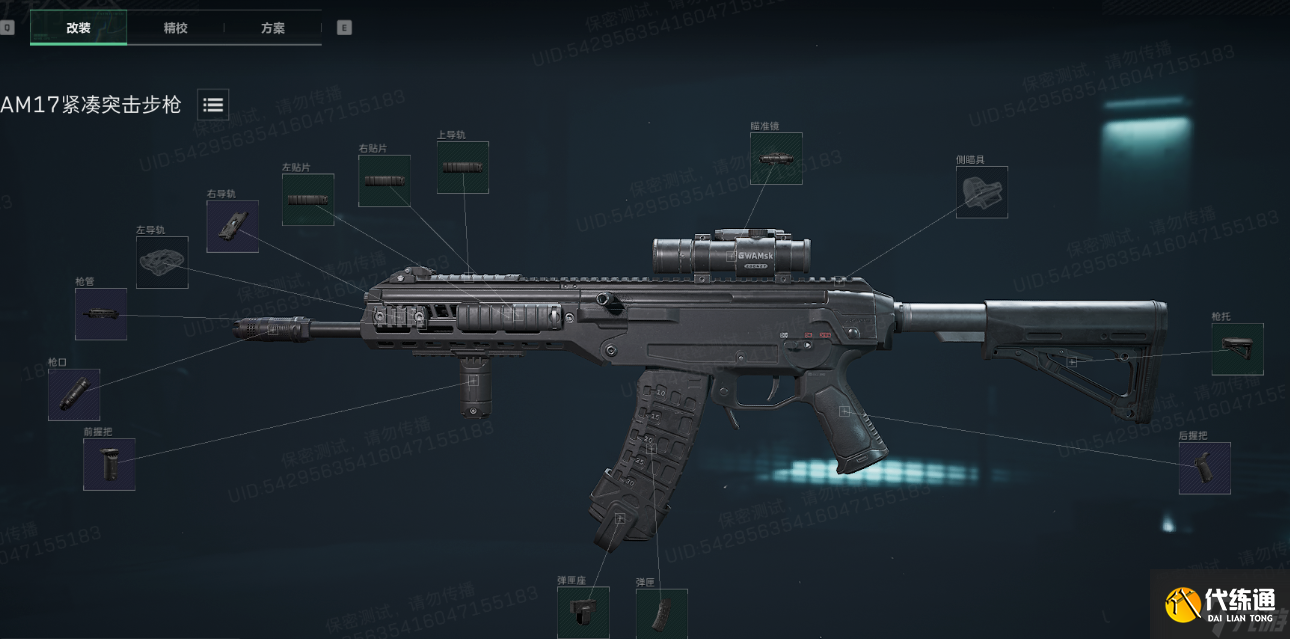
Task: Switch to the 方案 tab
Action: point(272,28)
